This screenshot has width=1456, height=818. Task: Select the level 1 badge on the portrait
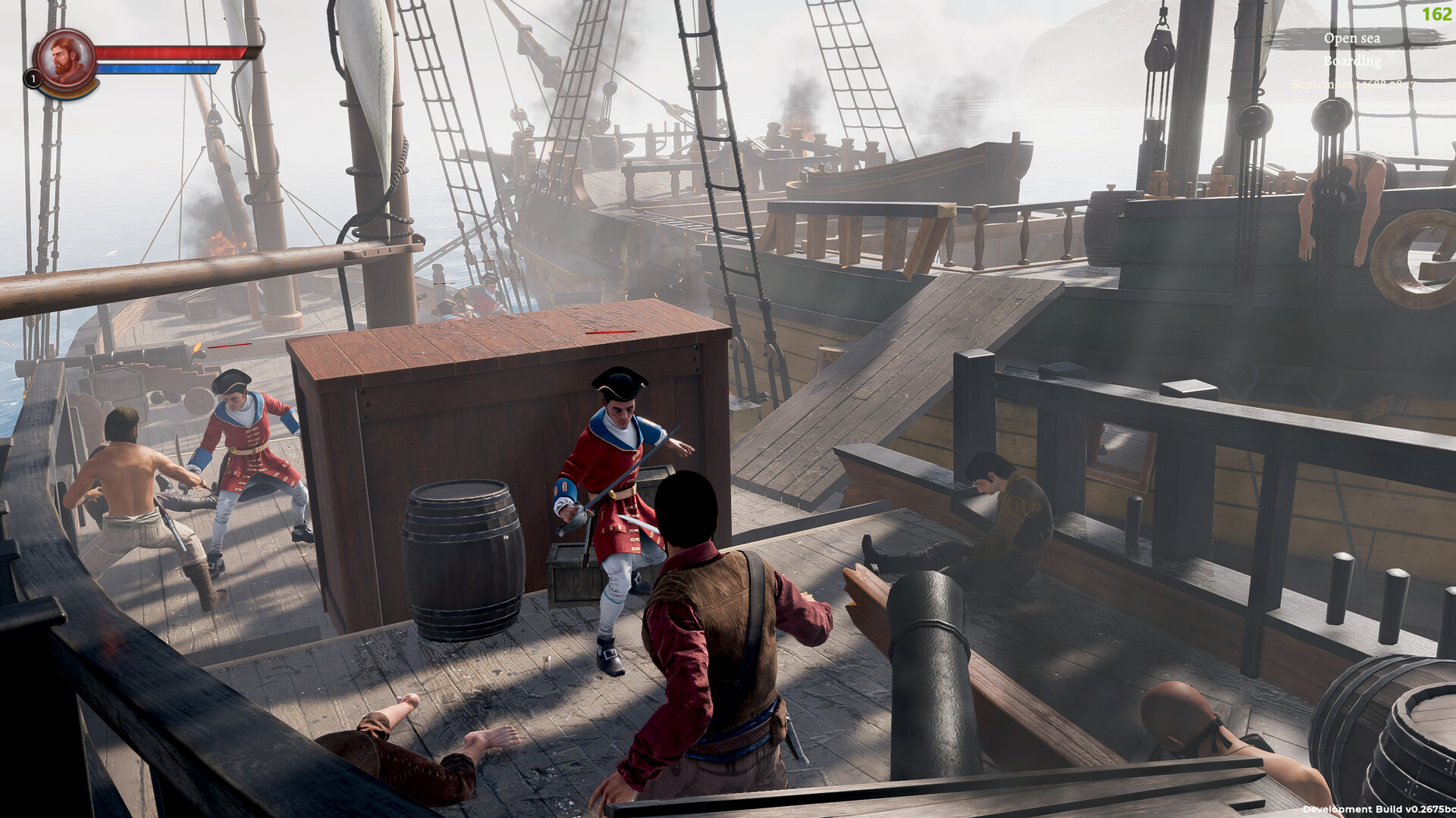33,77
